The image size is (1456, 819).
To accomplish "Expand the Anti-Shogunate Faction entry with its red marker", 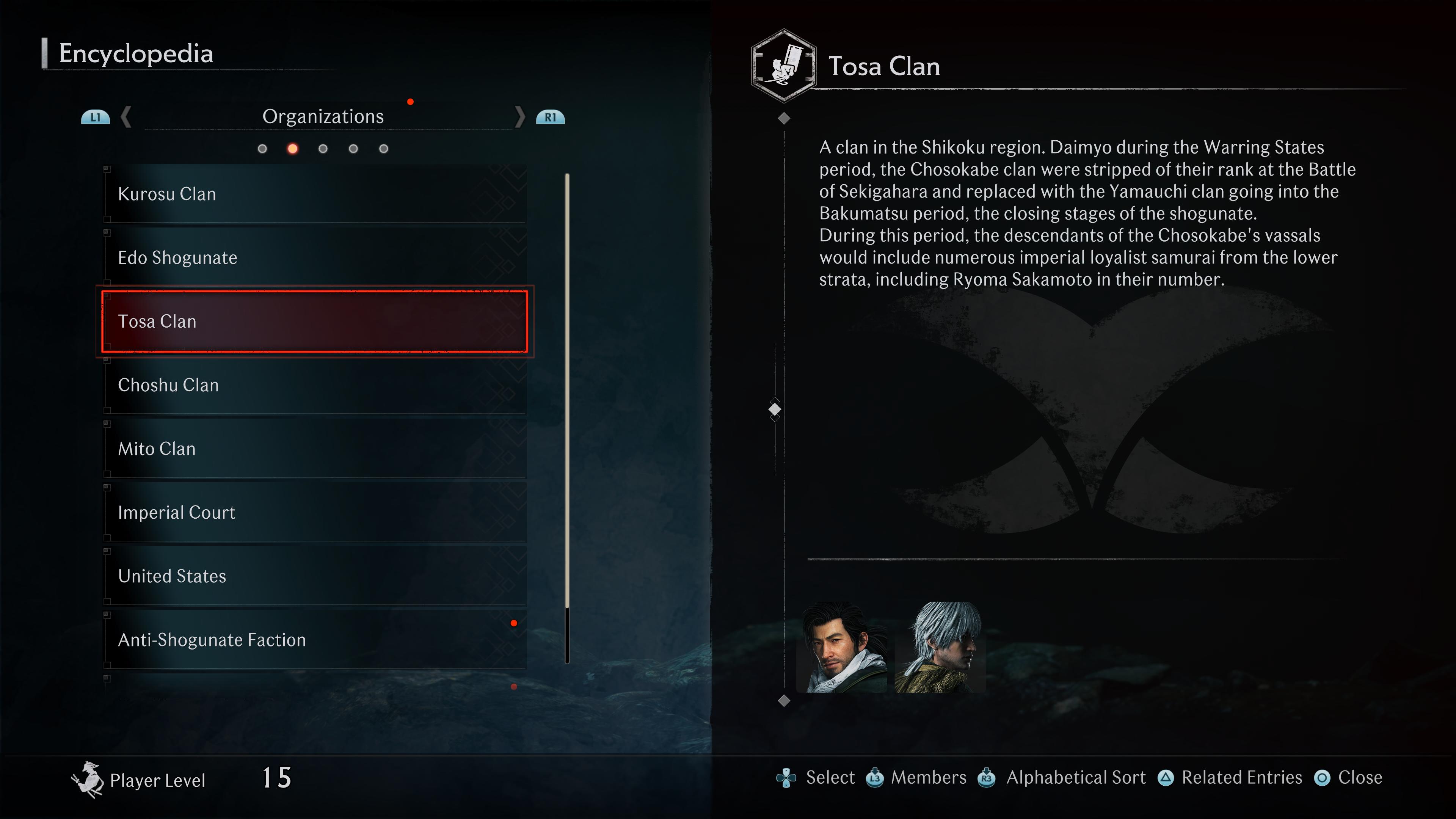I will [x=514, y=623].
